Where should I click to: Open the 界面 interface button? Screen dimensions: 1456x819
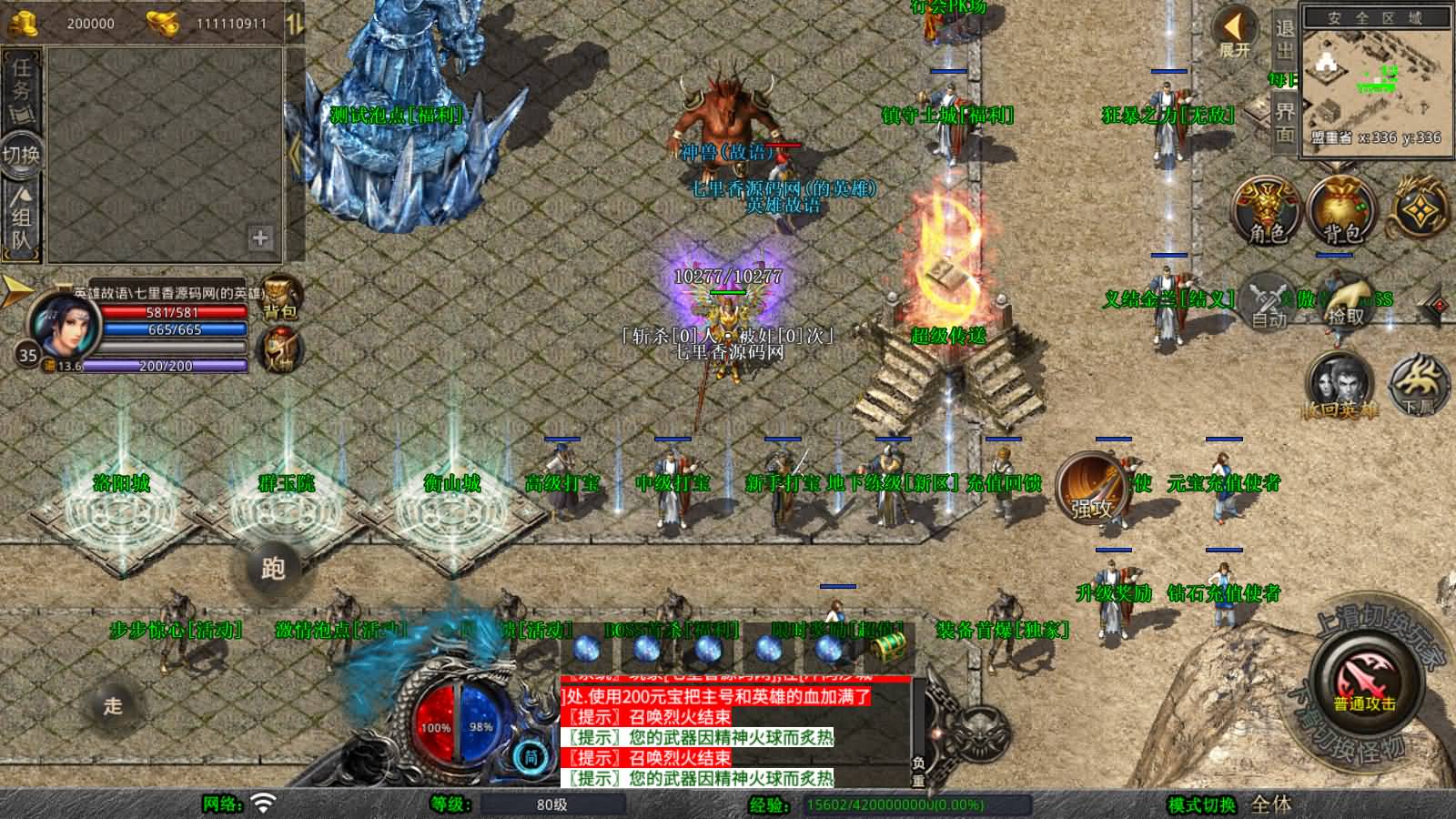point(1284,122)
